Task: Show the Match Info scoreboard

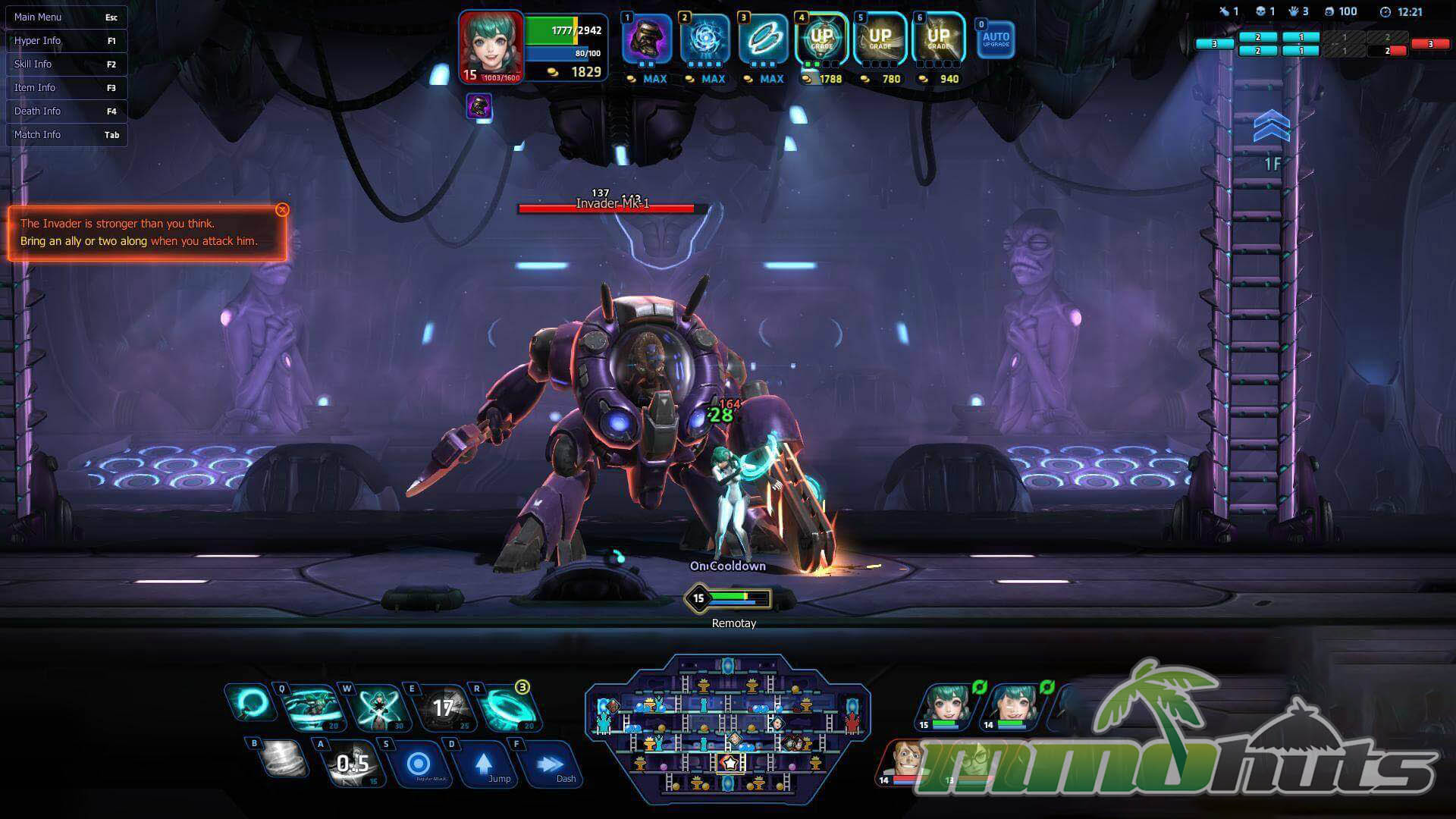Action: 66,134
